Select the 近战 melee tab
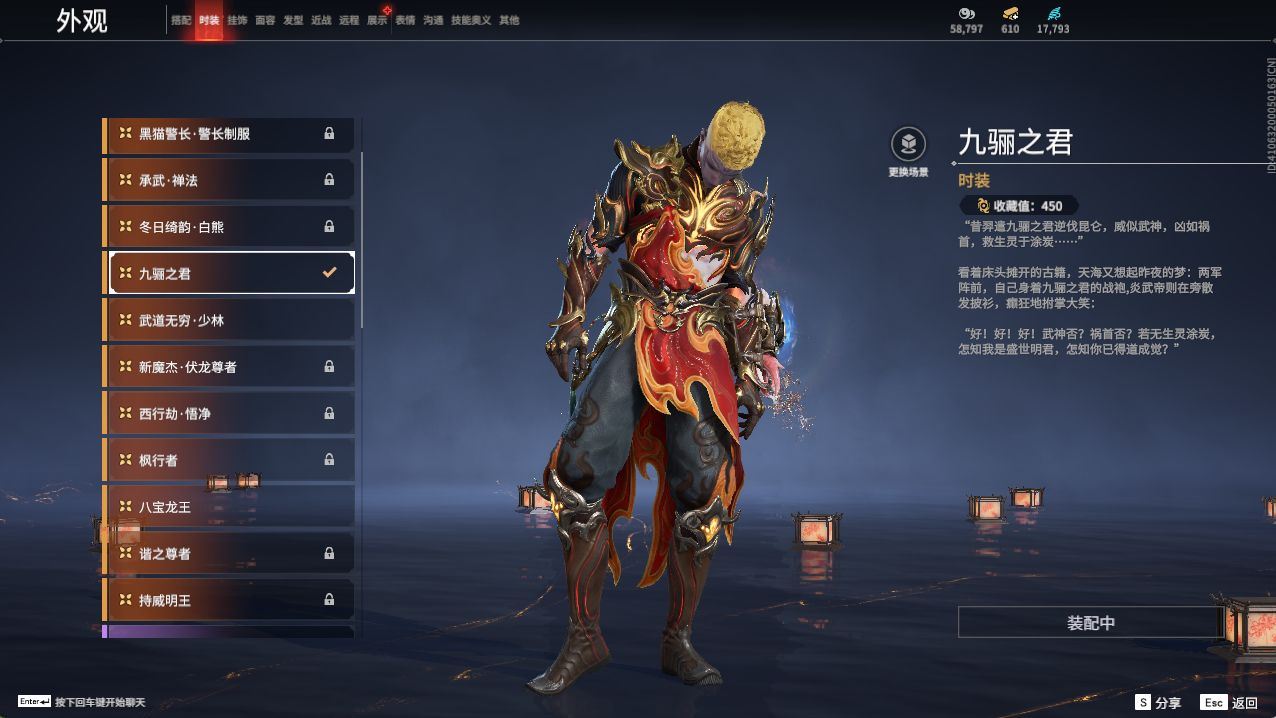The image size is (1276, 718). tap(321, 20)
